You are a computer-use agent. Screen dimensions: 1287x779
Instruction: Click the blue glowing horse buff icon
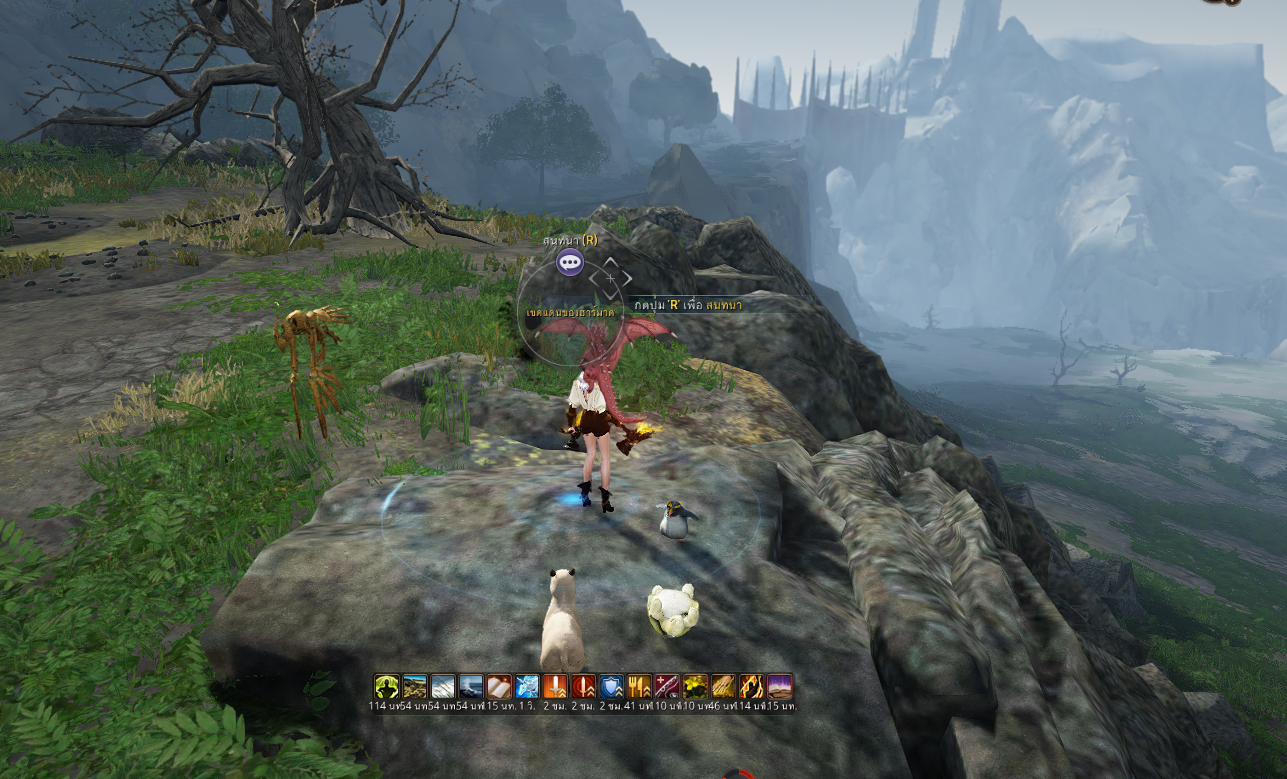[526, 686]
